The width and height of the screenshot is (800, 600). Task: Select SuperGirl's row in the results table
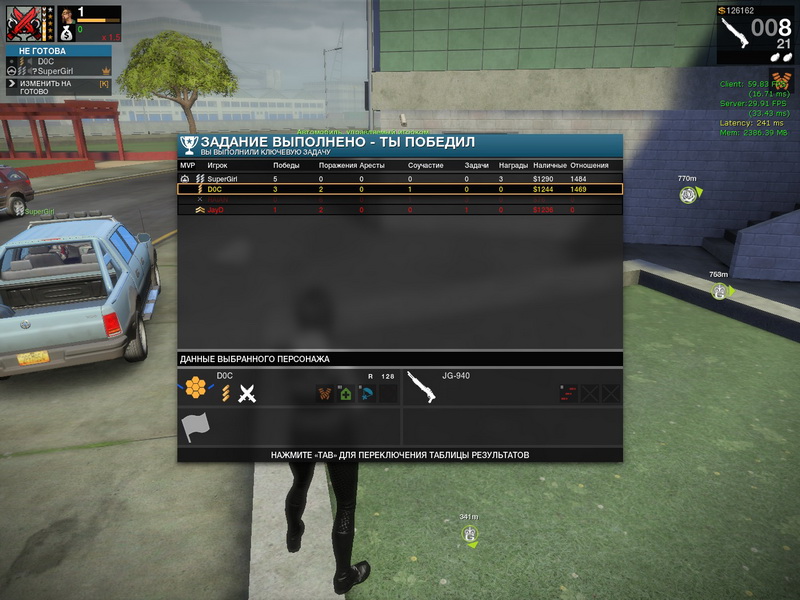click(x=400, y=178)
